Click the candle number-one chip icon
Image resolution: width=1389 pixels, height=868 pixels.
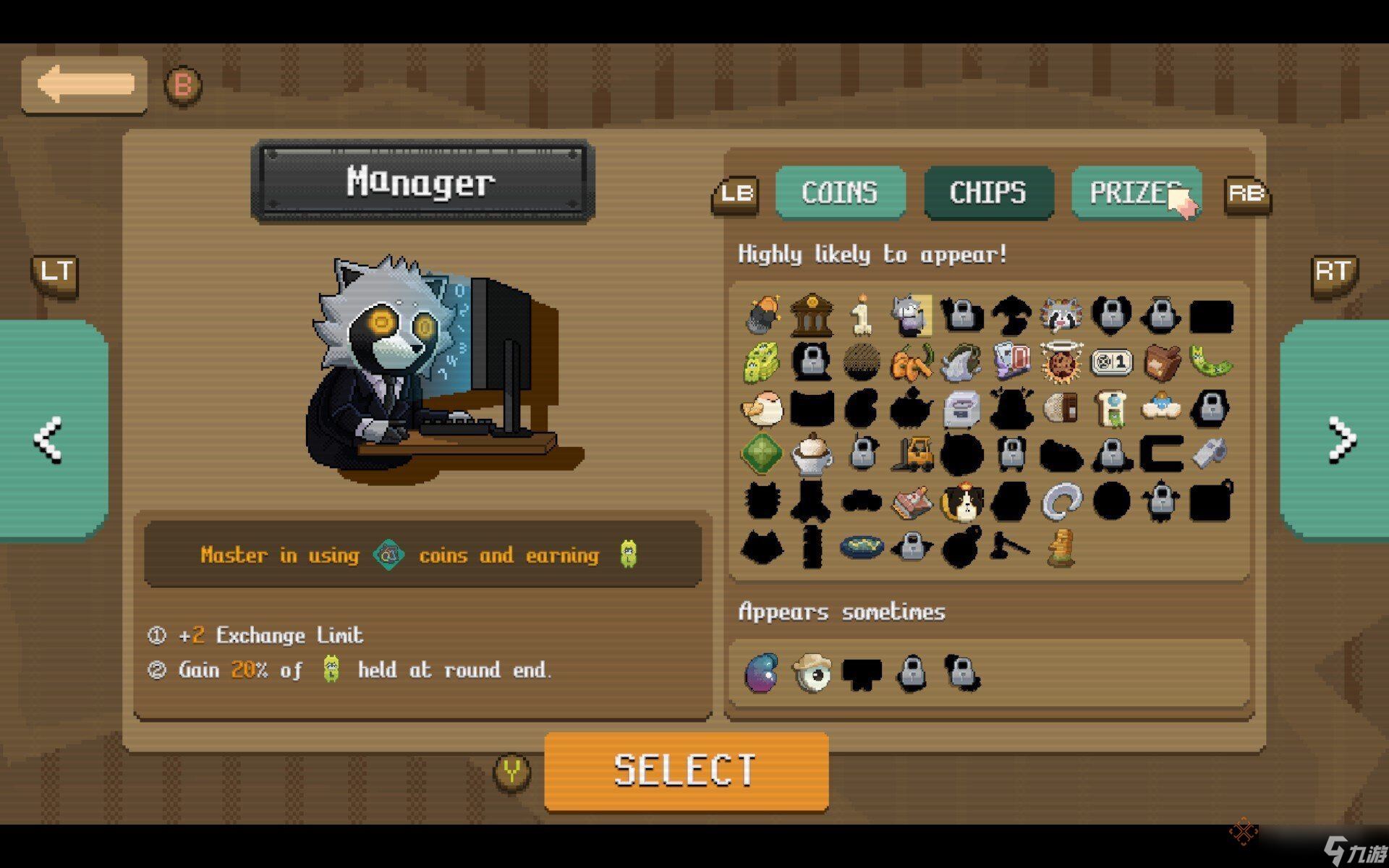tap(861, 315)
